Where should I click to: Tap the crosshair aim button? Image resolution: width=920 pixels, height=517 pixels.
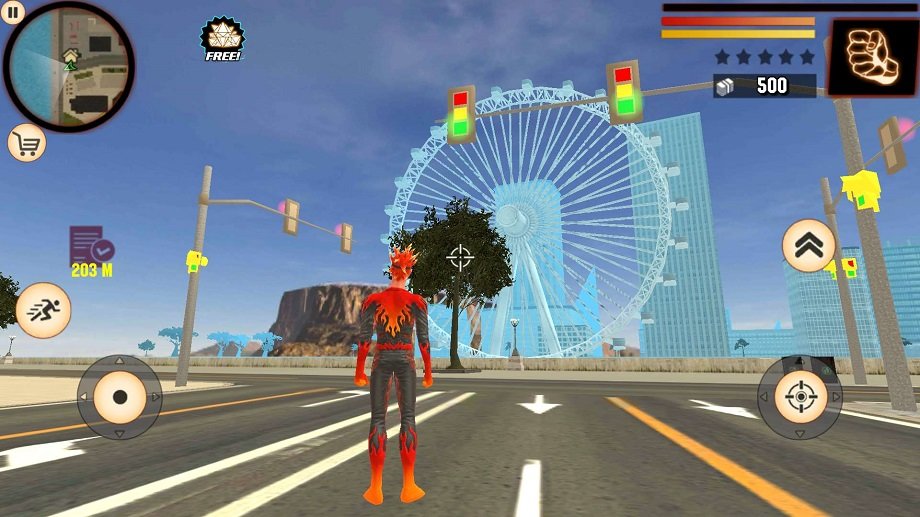[x=800, y=398]
